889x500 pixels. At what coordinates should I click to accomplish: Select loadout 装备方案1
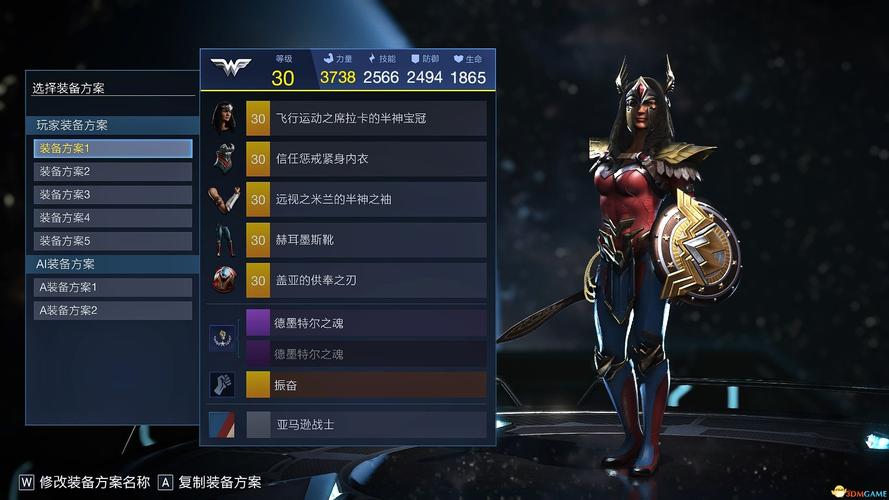pos(112,148)
